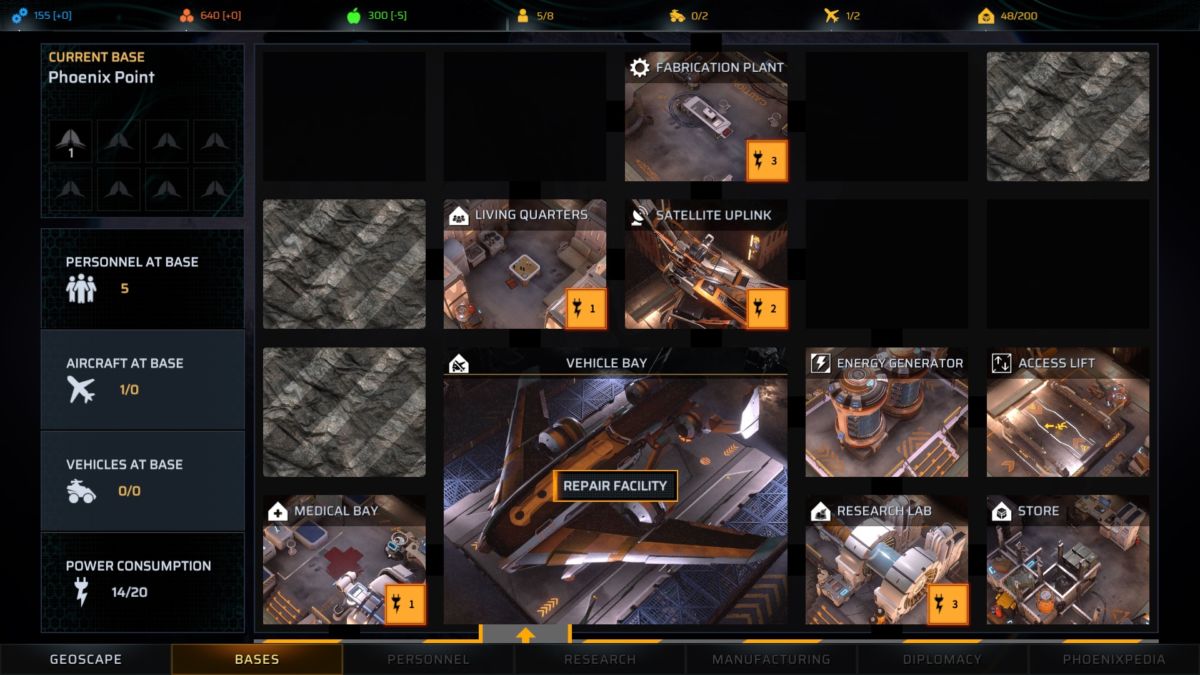The width and height of the screenshot is (1200, 675).
Task: Click the Repair Facility button
Action: tap(615, 486)
